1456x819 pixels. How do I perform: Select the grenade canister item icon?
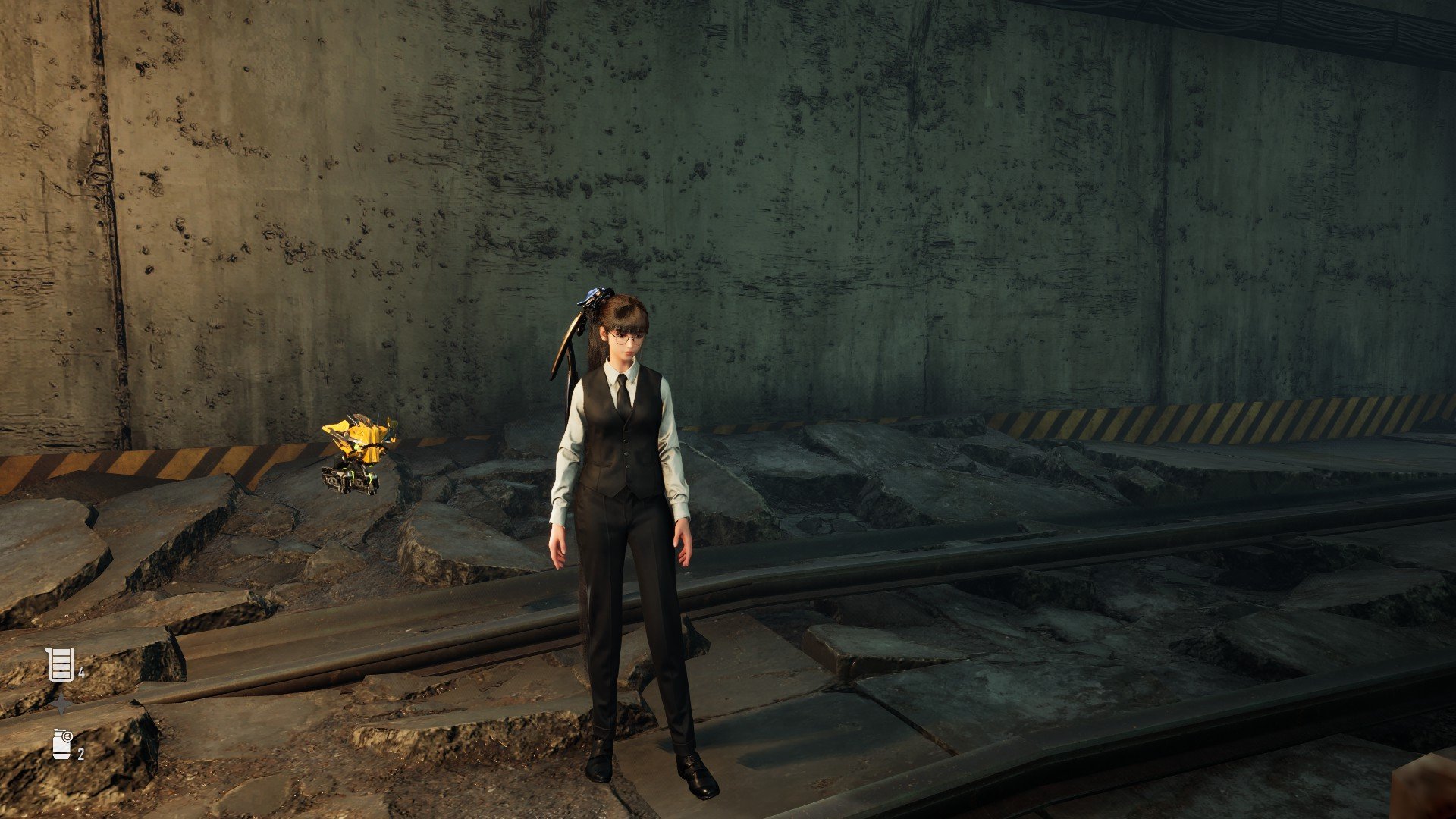click(x=62, y=743)
